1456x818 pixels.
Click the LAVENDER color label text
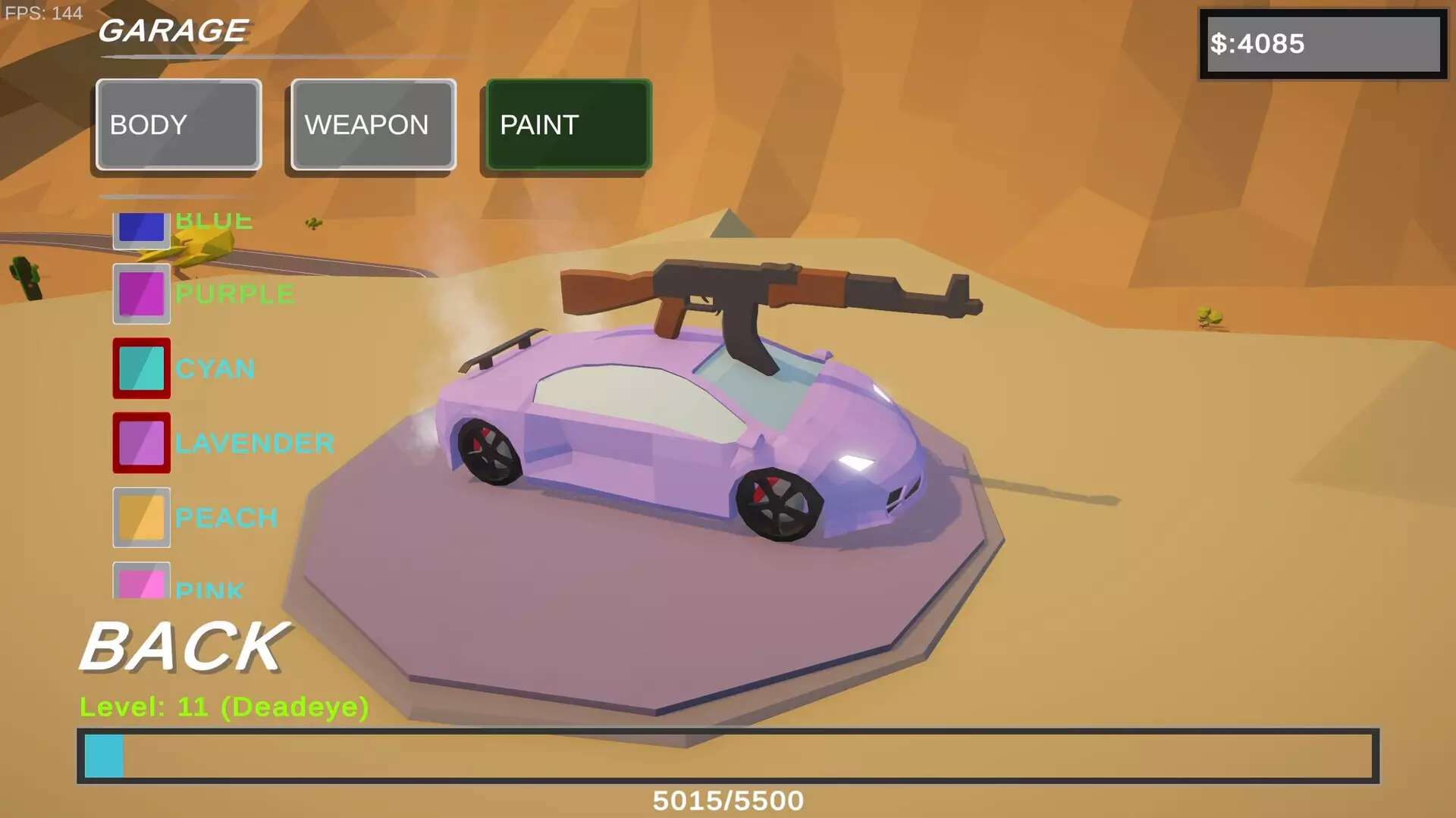(x=256, y=443)
